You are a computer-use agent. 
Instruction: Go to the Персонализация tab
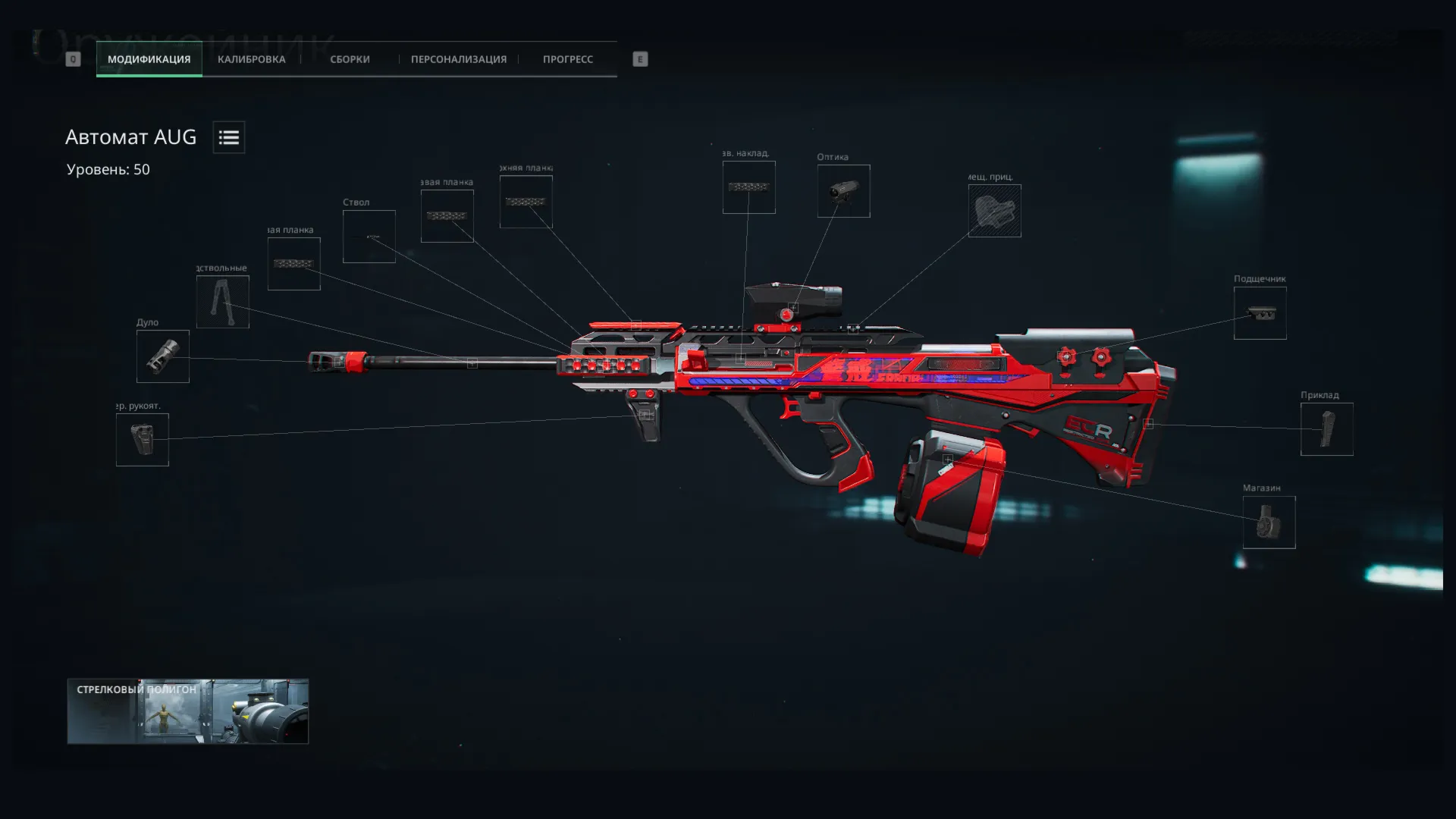[458, 59]
